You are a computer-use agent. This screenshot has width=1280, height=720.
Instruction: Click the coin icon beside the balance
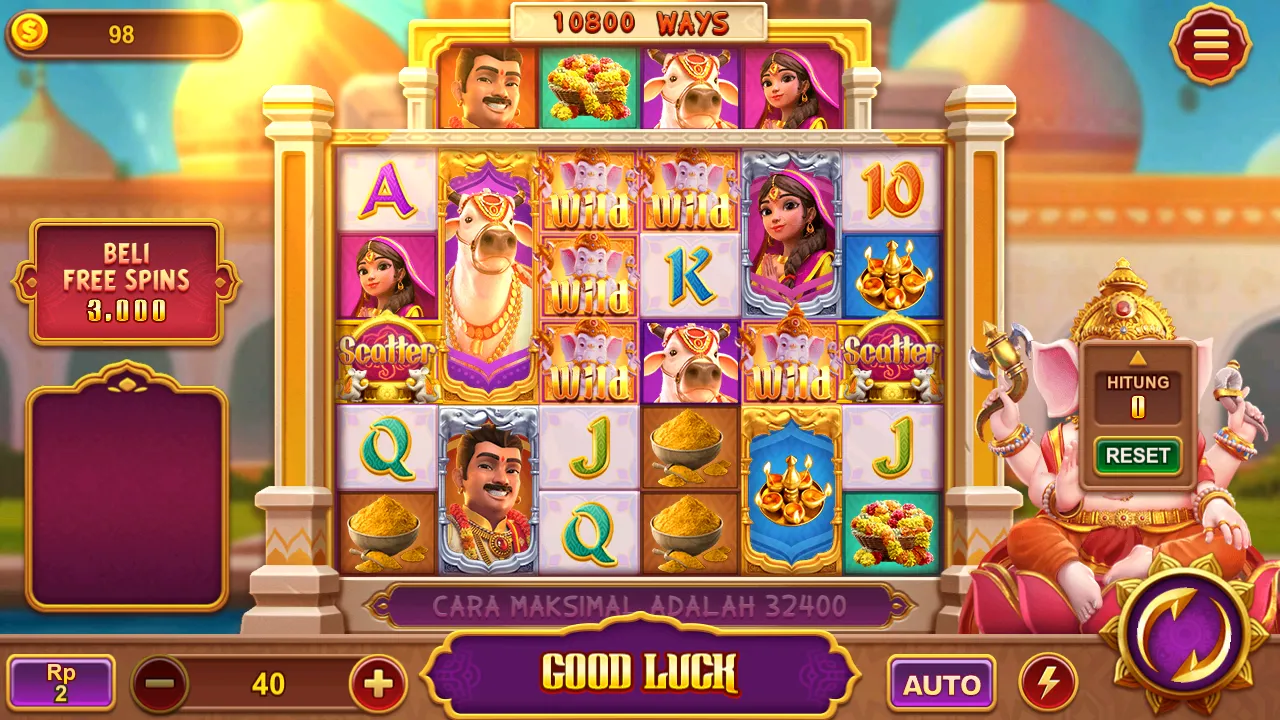(x=29, y=31)
